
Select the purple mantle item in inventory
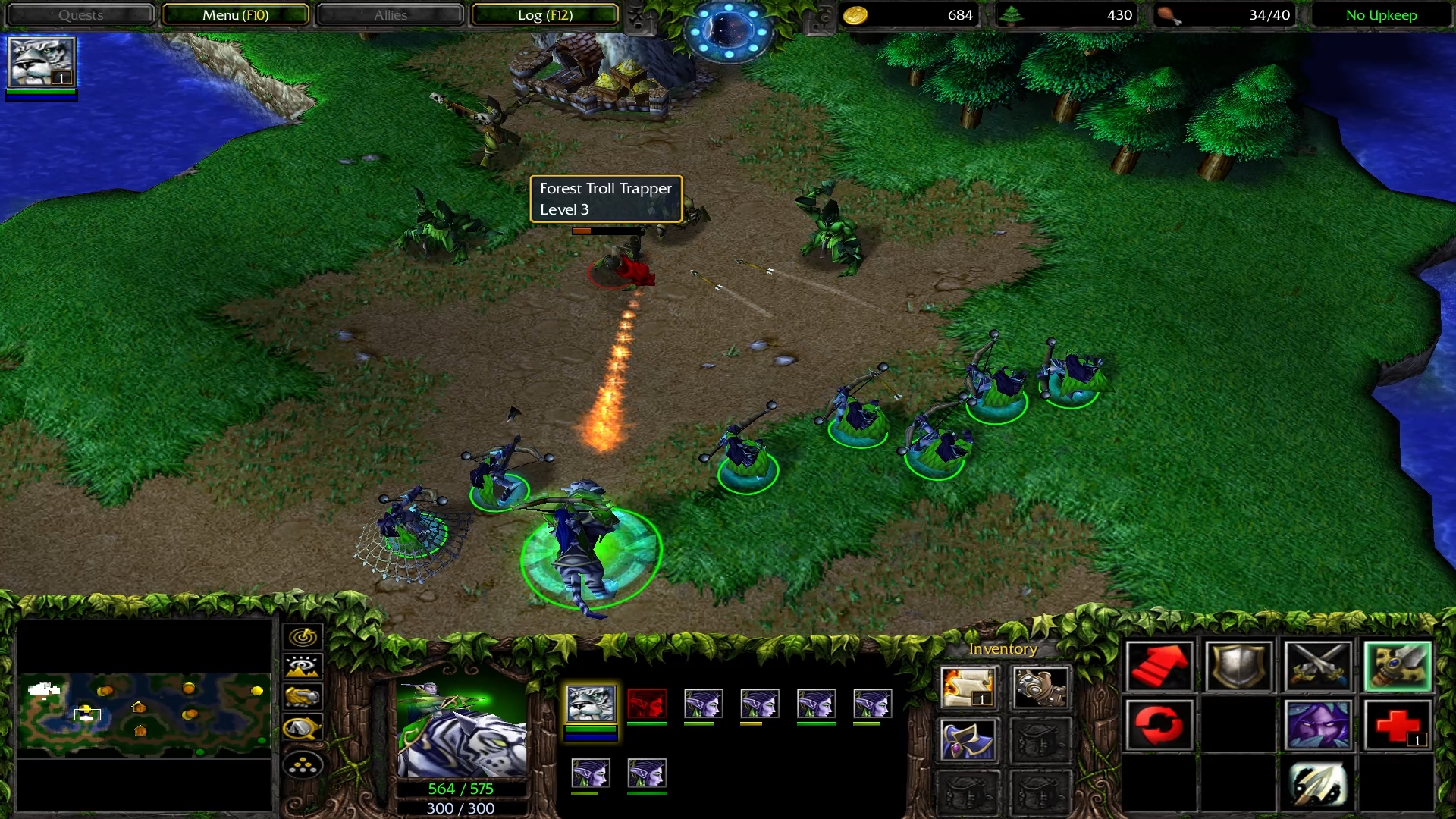[968, 739]
